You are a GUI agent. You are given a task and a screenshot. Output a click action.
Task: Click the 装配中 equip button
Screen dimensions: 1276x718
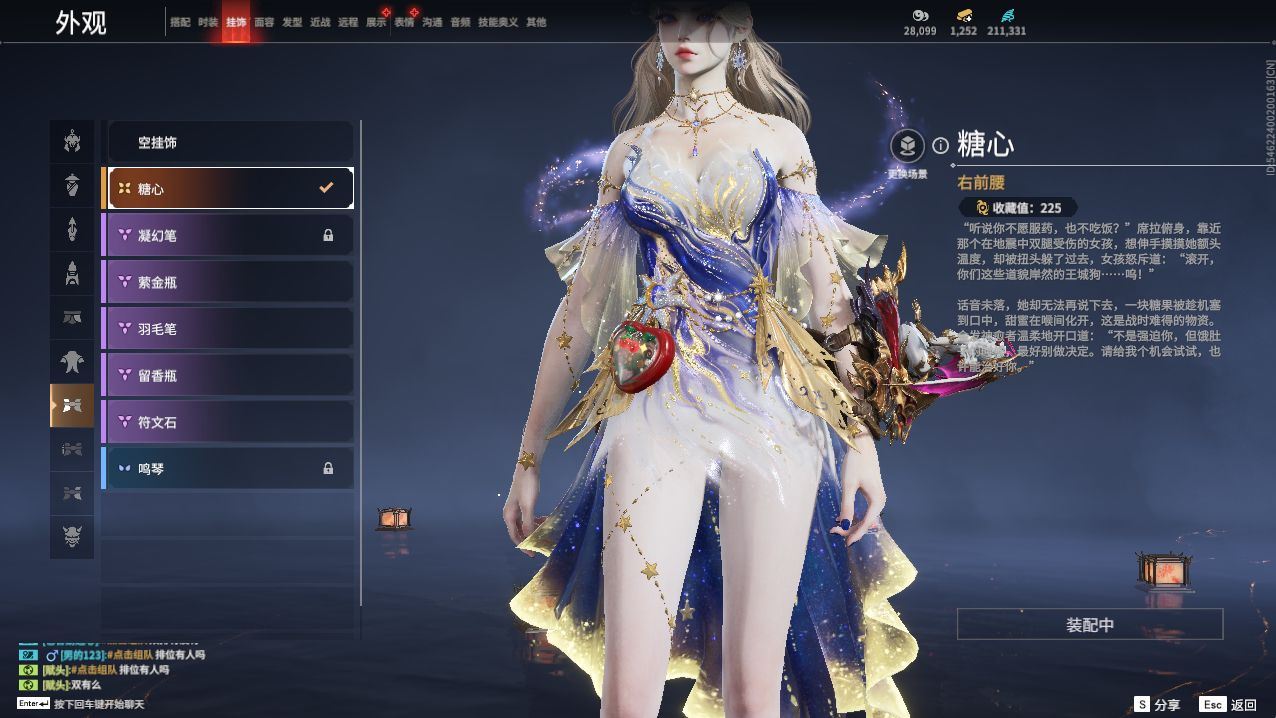(x=1090, y=625)
